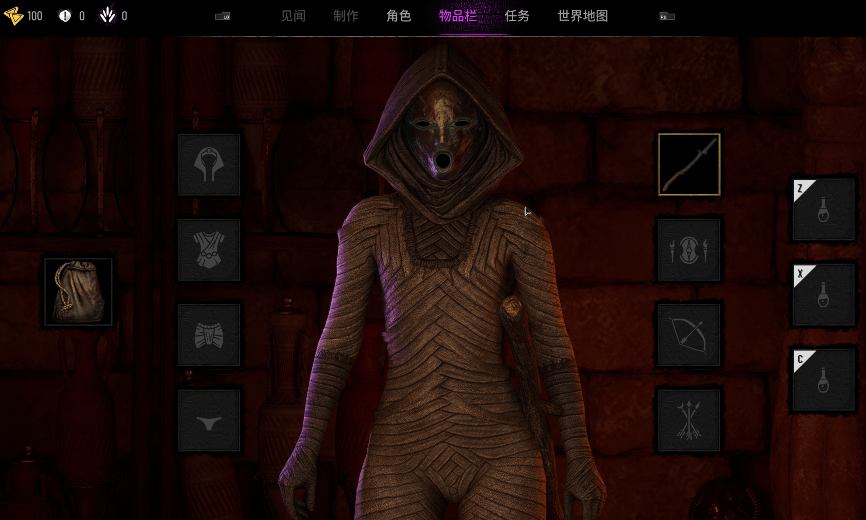Screen dimensions: 866x520
Task: Open the 角色 character tab
Action: [x=399, y=16]
